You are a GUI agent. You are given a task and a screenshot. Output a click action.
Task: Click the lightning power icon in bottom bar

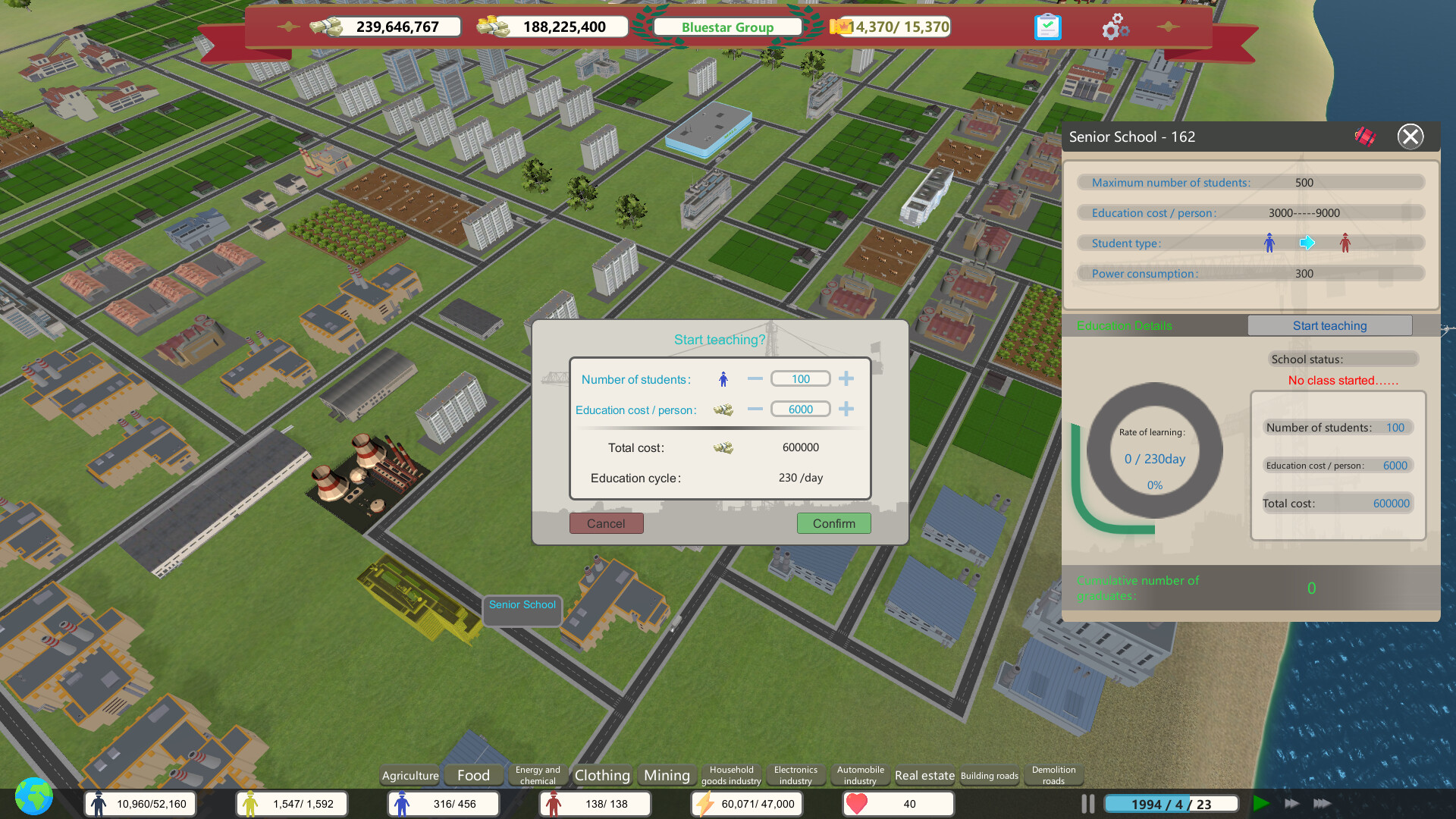tap(706, 803)
